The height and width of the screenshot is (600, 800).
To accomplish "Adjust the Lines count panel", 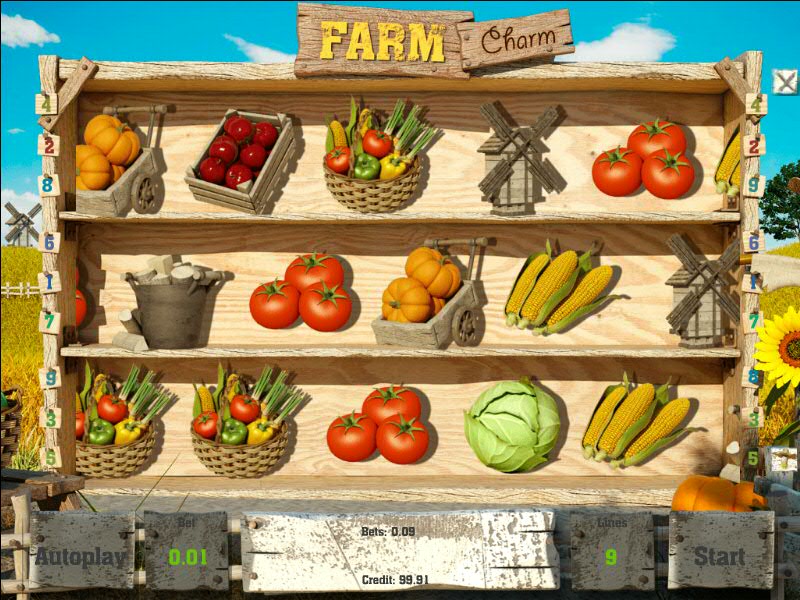I will click(611, 553).
